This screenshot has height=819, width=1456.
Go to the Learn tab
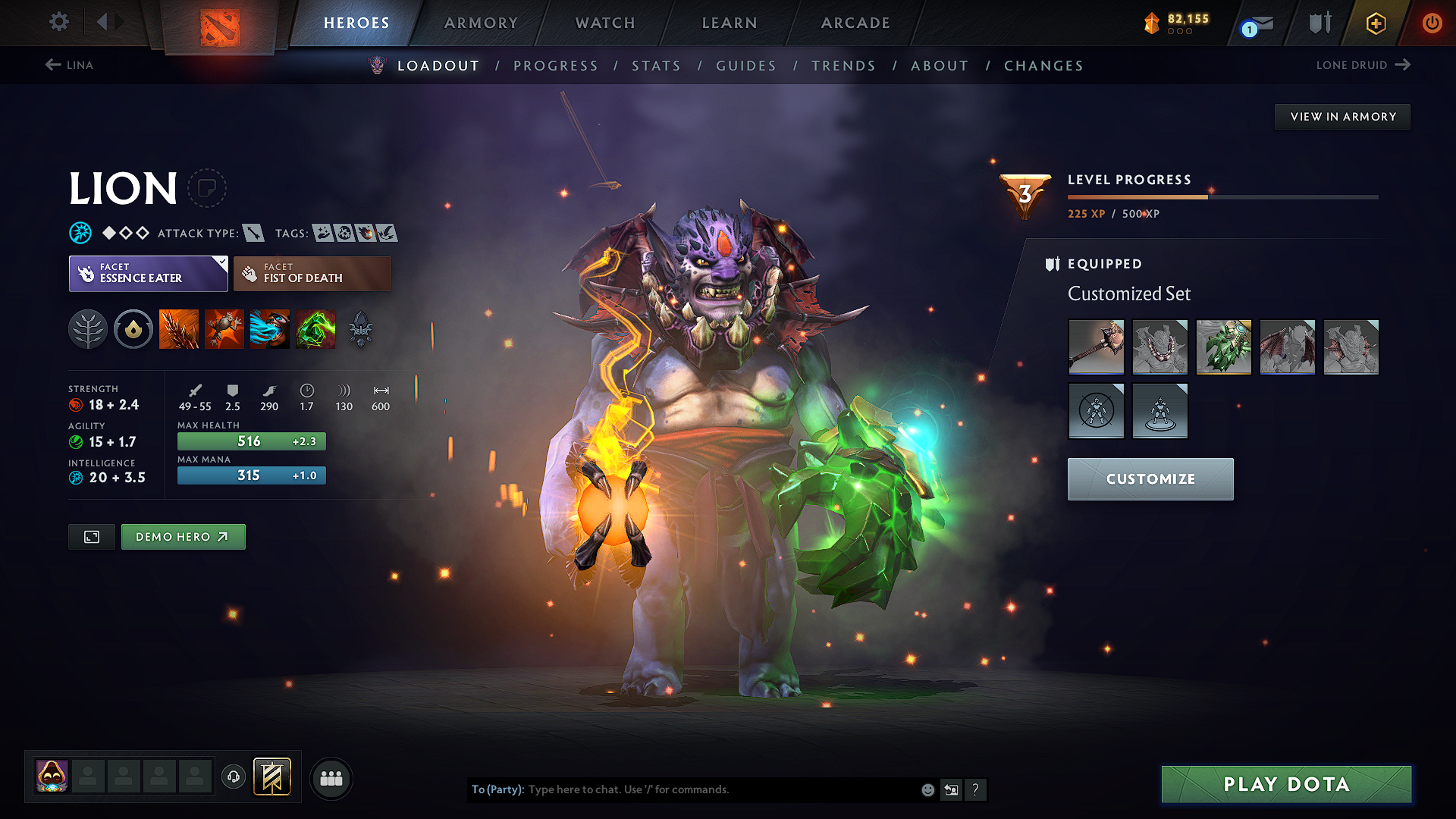[730, 23]
